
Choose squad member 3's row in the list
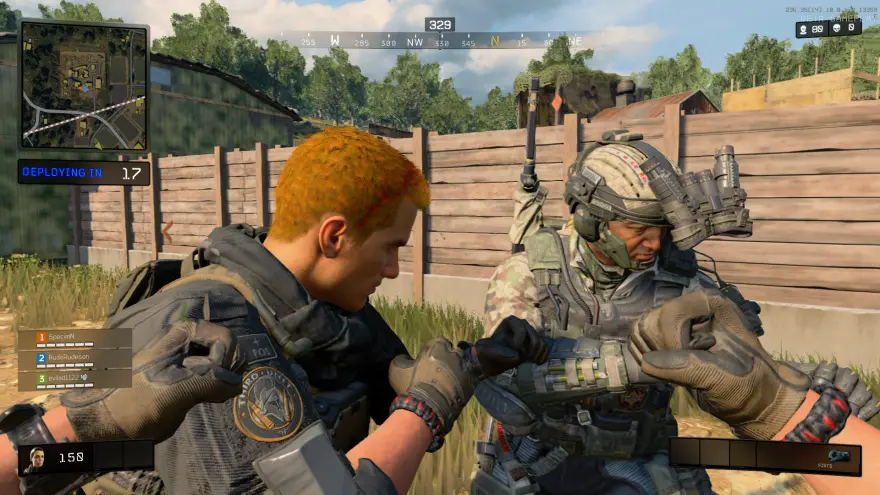tap(75, 378)
